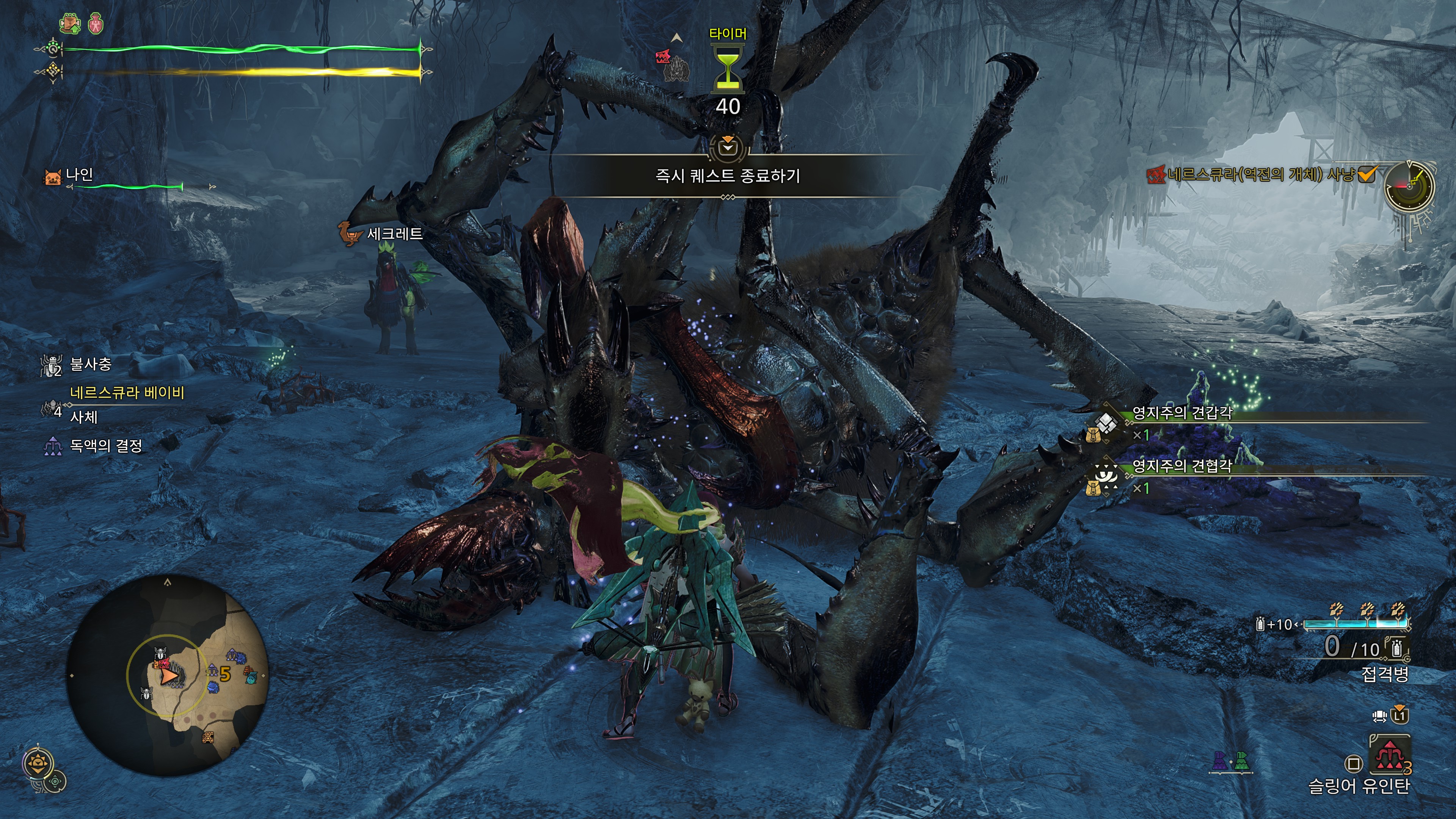Select the End Quest Immediately prompt banner
Screen dimensions: 1456x819
pos(728,176)
